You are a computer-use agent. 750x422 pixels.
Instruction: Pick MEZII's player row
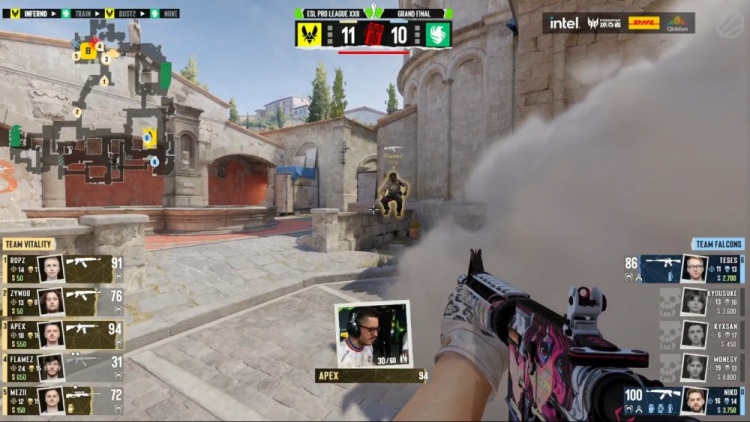coord(62,400)
